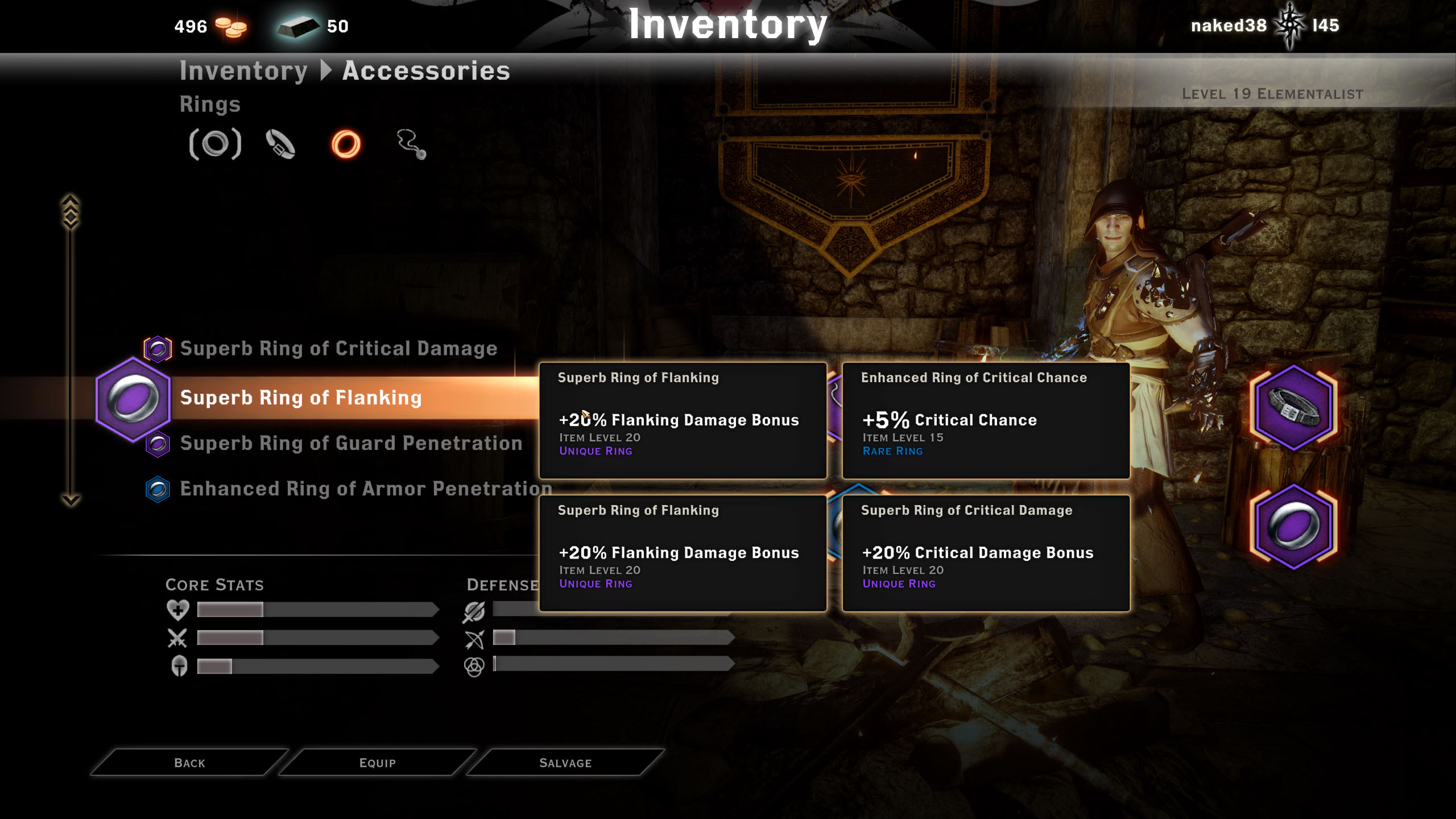Equip the selected ring
Screen dimensions: 1456x819
pos(377,763)
